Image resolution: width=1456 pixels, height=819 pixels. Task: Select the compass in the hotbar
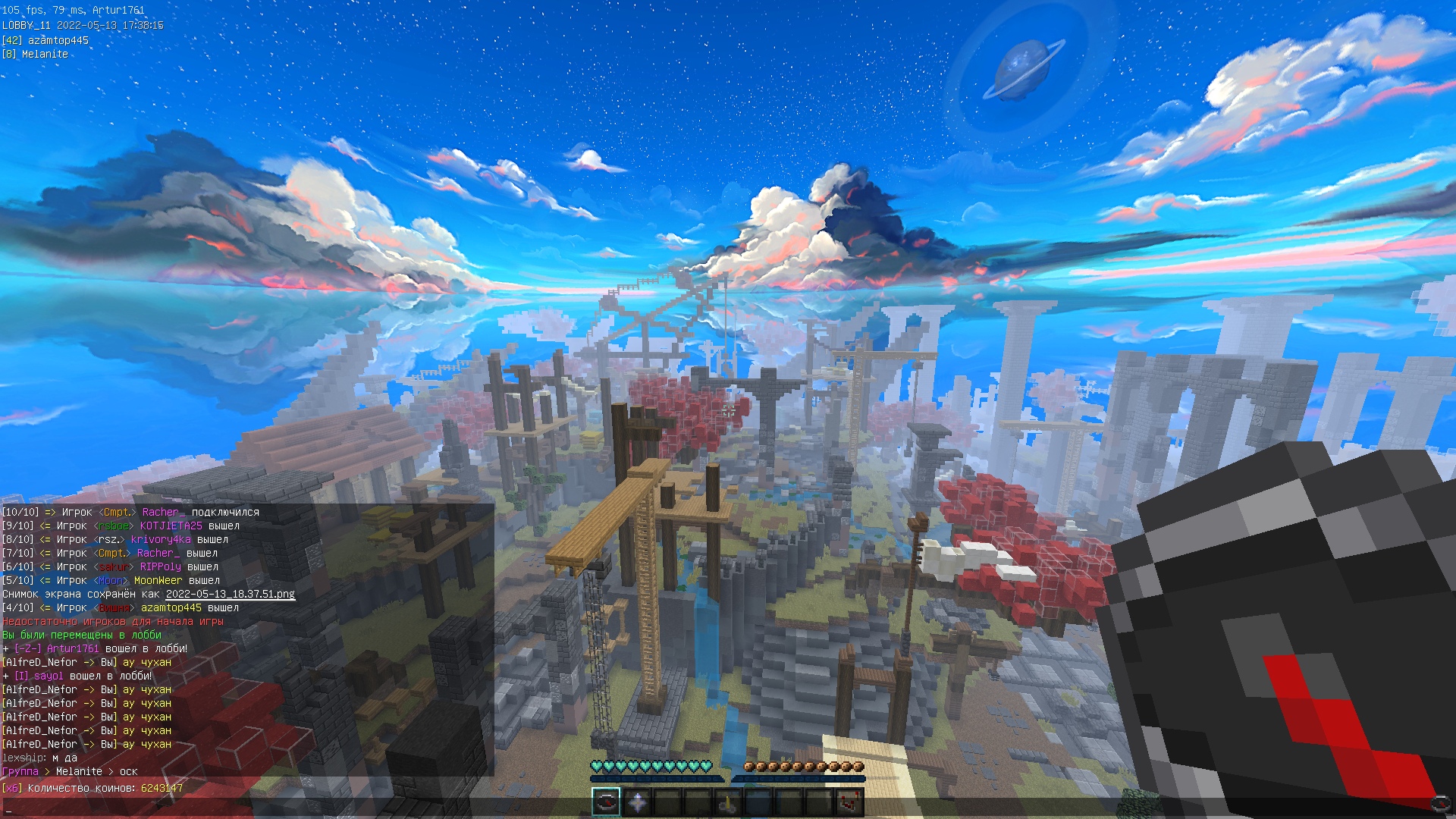(606, 802)
